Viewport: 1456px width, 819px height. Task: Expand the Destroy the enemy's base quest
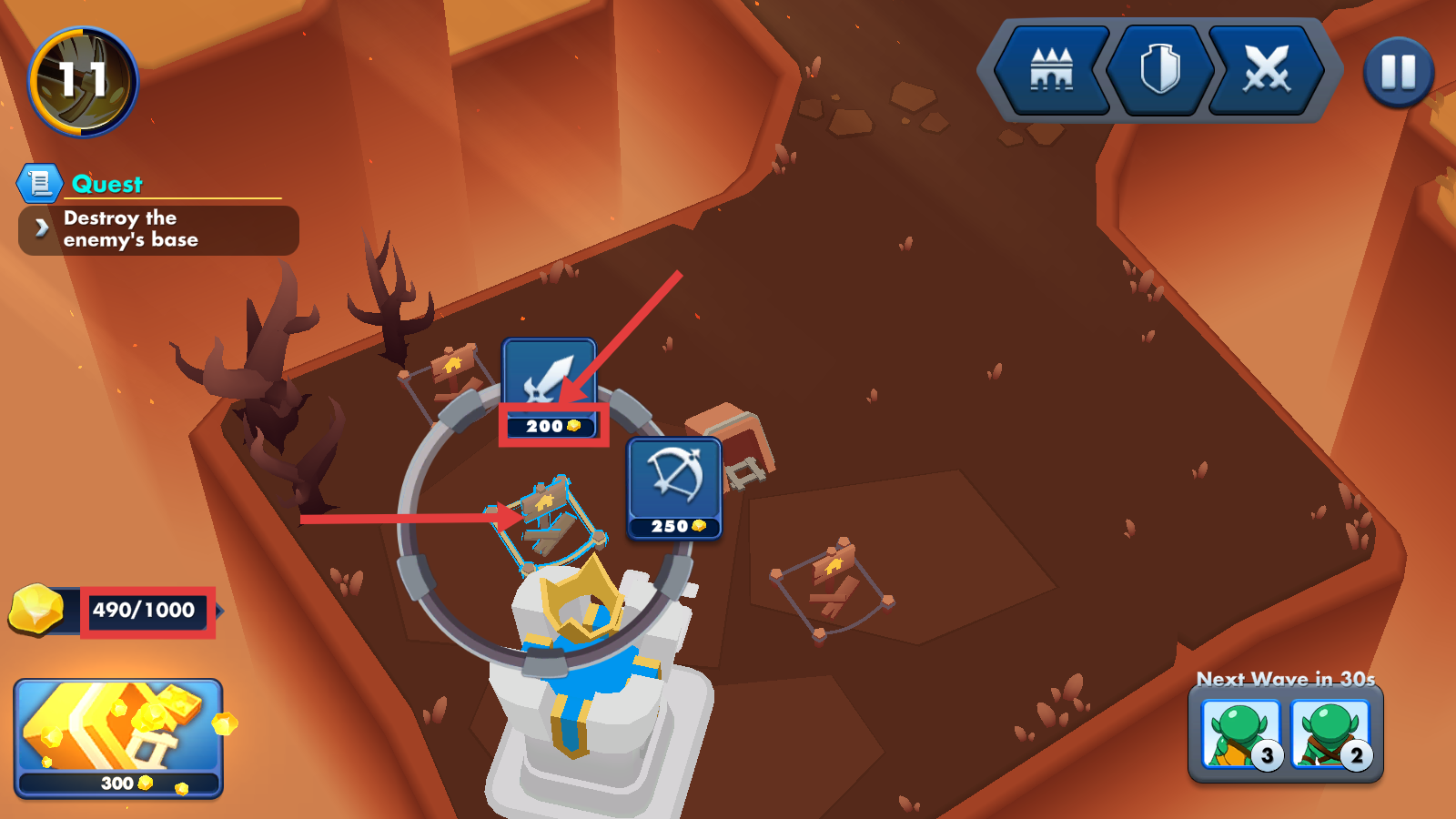[x=158, y=229]
